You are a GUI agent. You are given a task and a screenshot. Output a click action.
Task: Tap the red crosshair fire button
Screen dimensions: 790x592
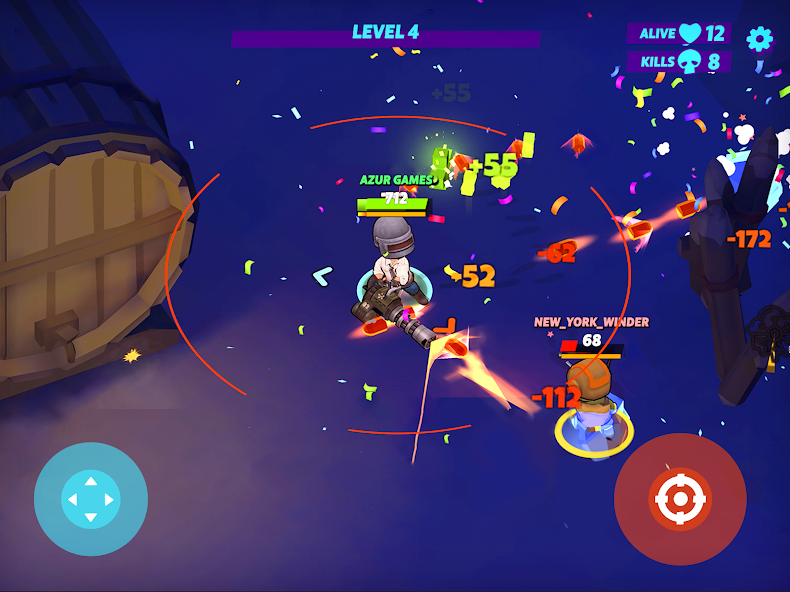[x=680, y=499]
